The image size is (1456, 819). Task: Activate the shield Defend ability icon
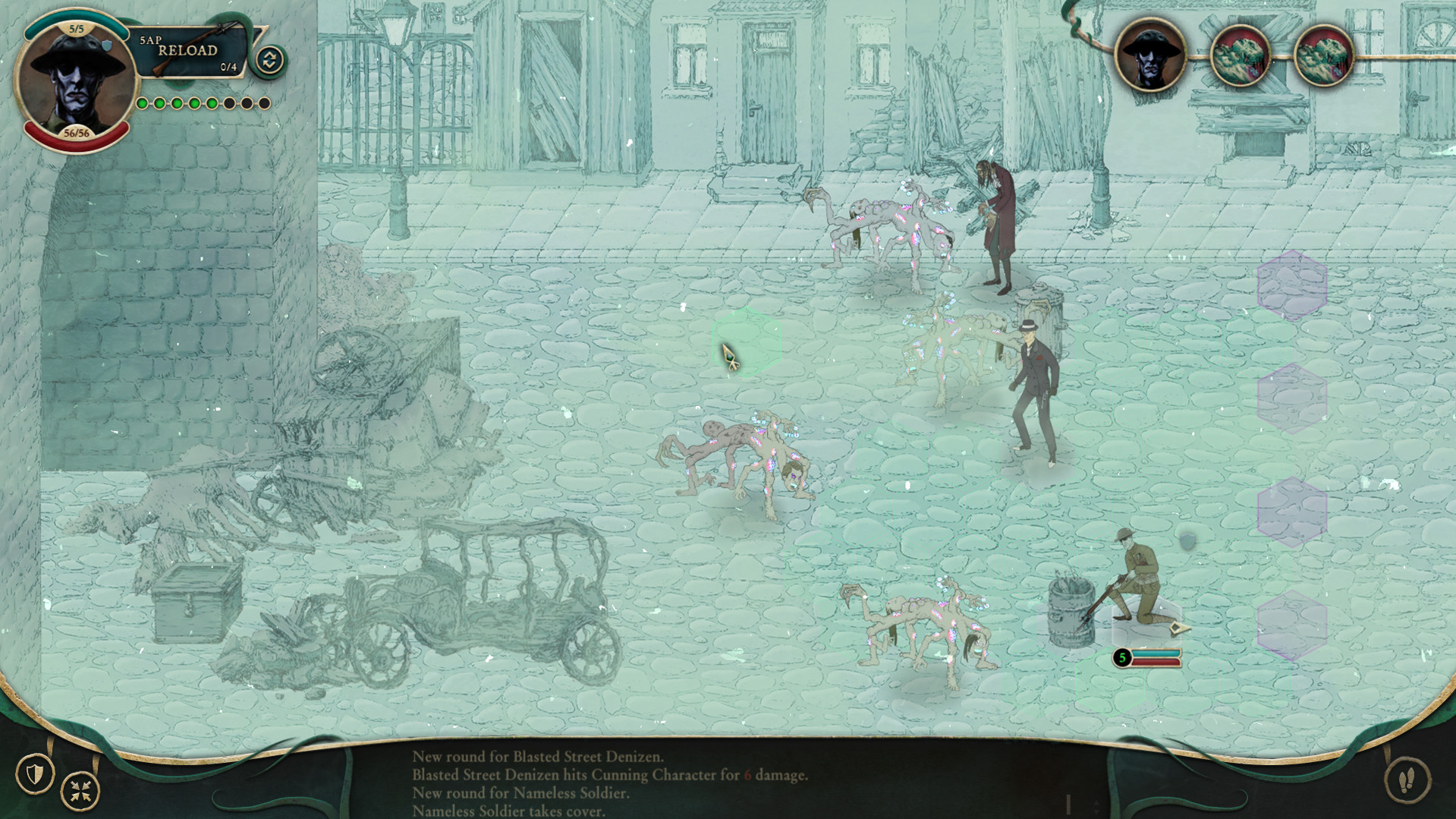pyautogui.click(x=33, y=774)
